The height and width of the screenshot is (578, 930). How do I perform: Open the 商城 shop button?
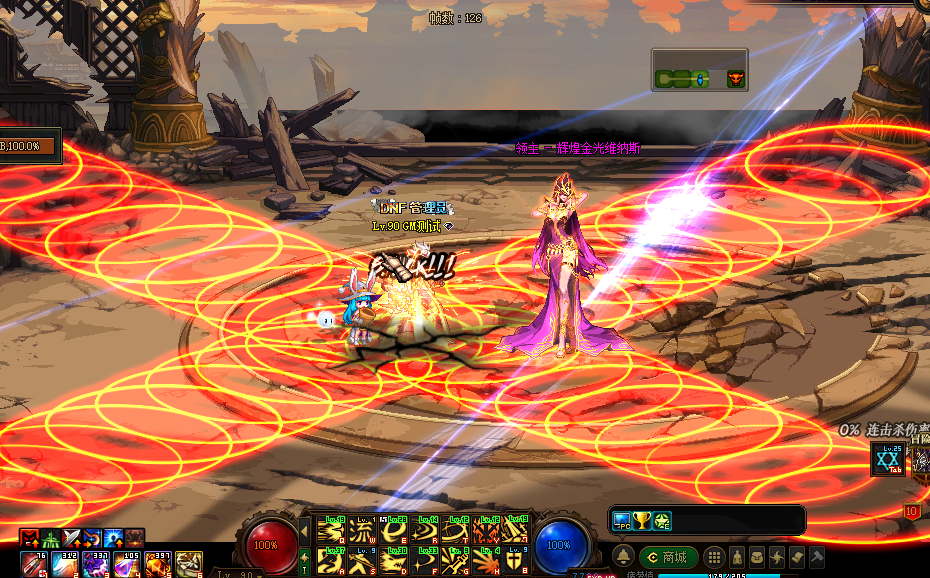(x=668, y=557)
